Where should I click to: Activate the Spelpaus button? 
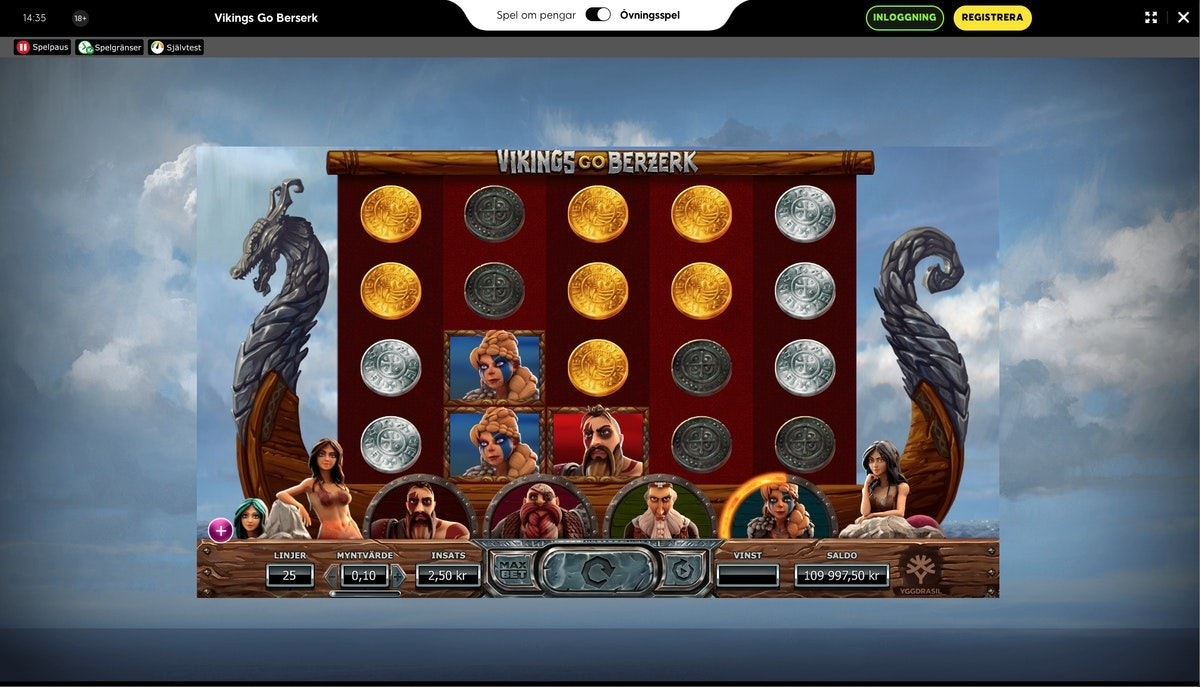43,47
